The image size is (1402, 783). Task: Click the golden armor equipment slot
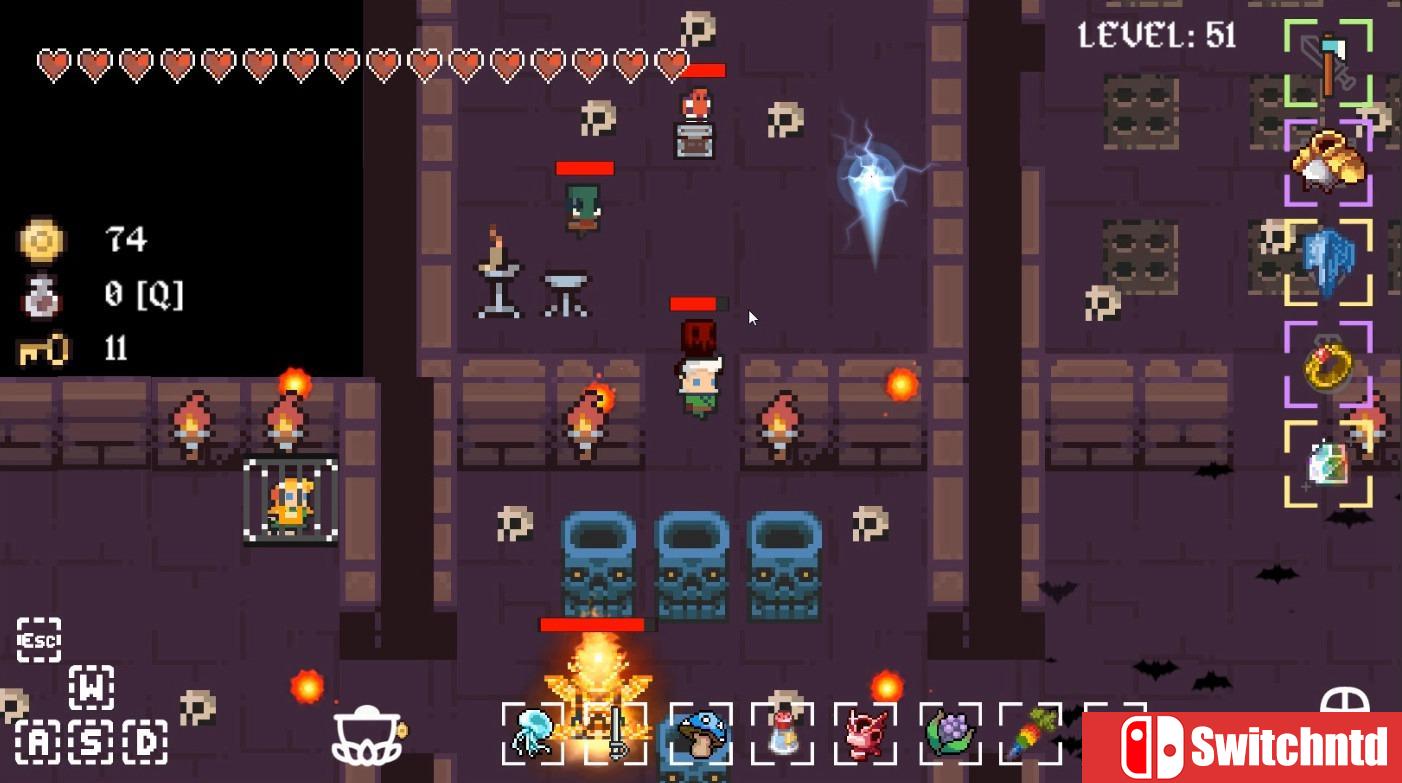point(1327,165)
